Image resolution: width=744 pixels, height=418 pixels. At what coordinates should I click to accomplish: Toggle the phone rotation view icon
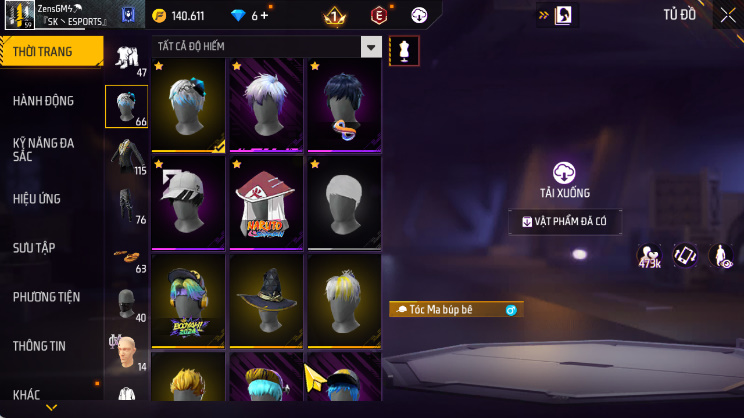[x=685, y=256]
